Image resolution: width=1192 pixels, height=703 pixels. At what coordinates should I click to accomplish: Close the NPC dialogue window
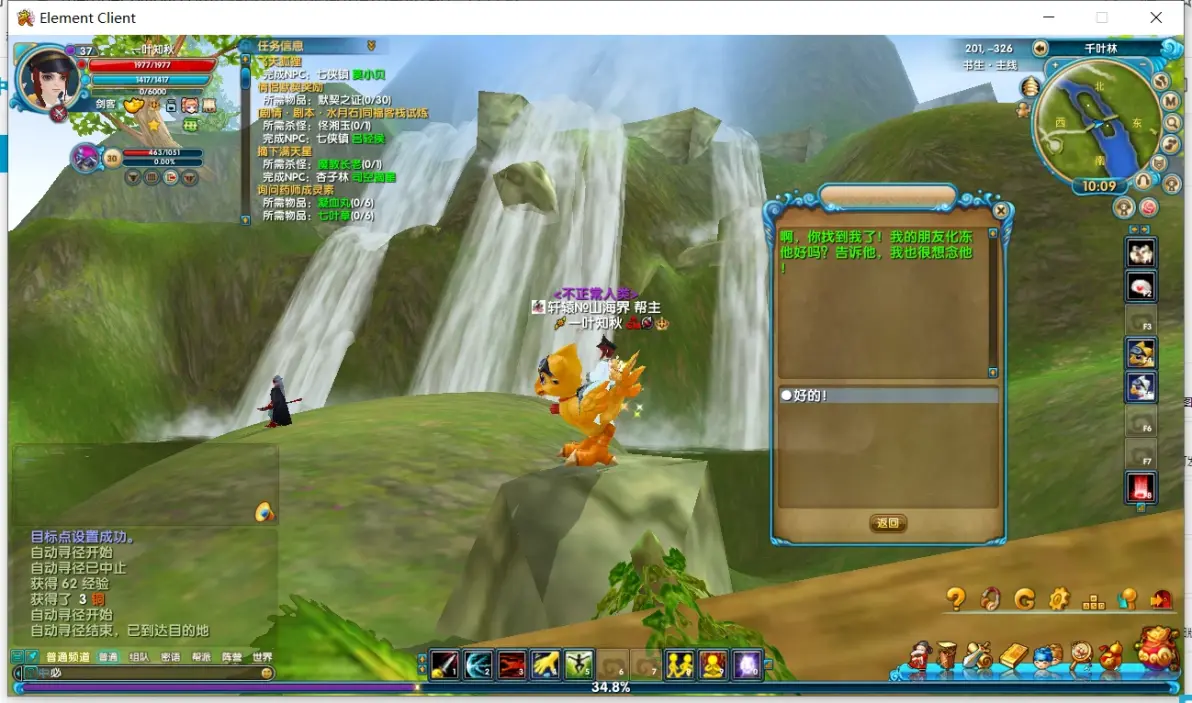1001,211
